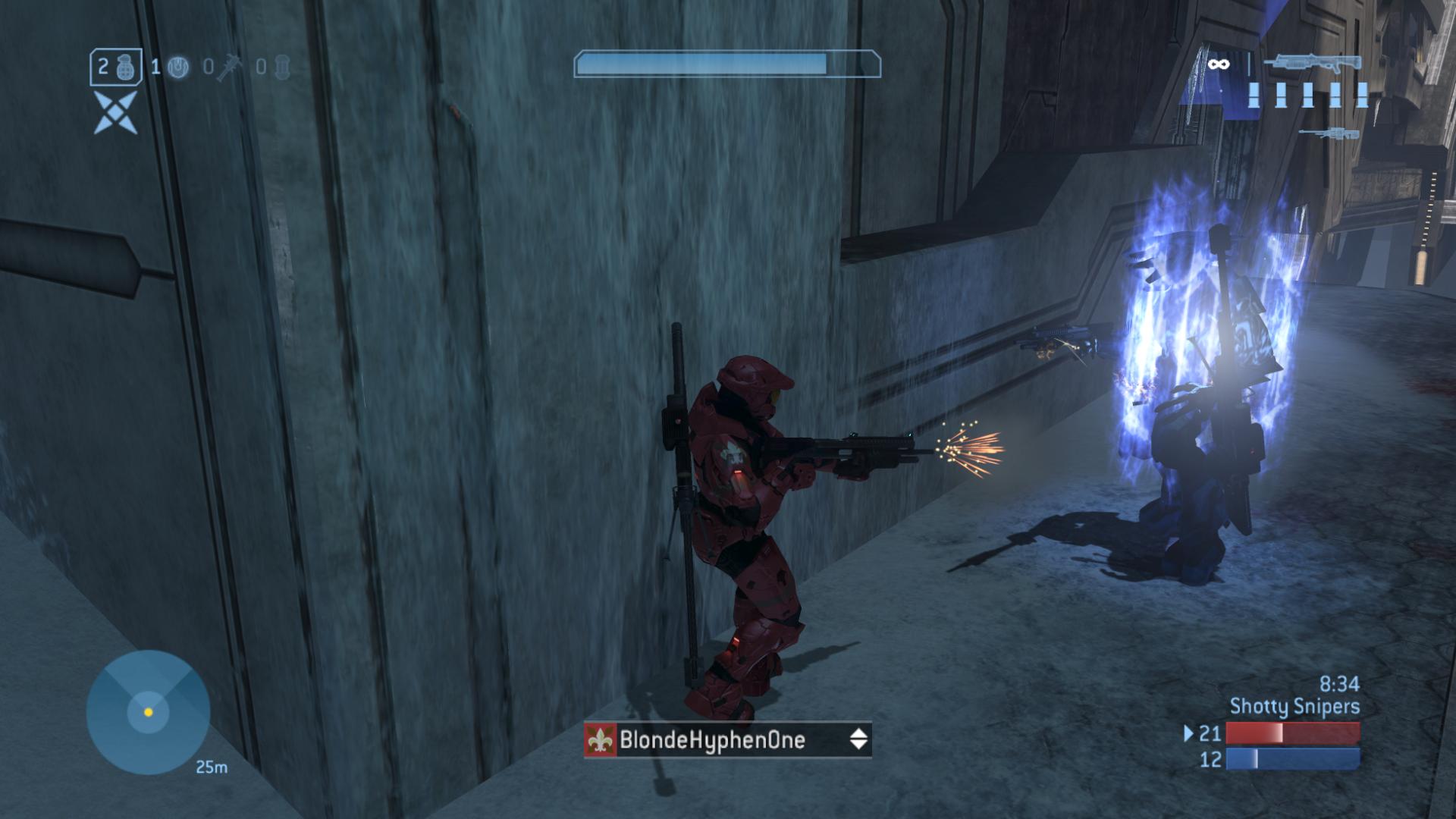The width and height of the screenshot is (1456, 819).
Task: Select the primary shotgun weapon icon
Action: (1317, 64)
